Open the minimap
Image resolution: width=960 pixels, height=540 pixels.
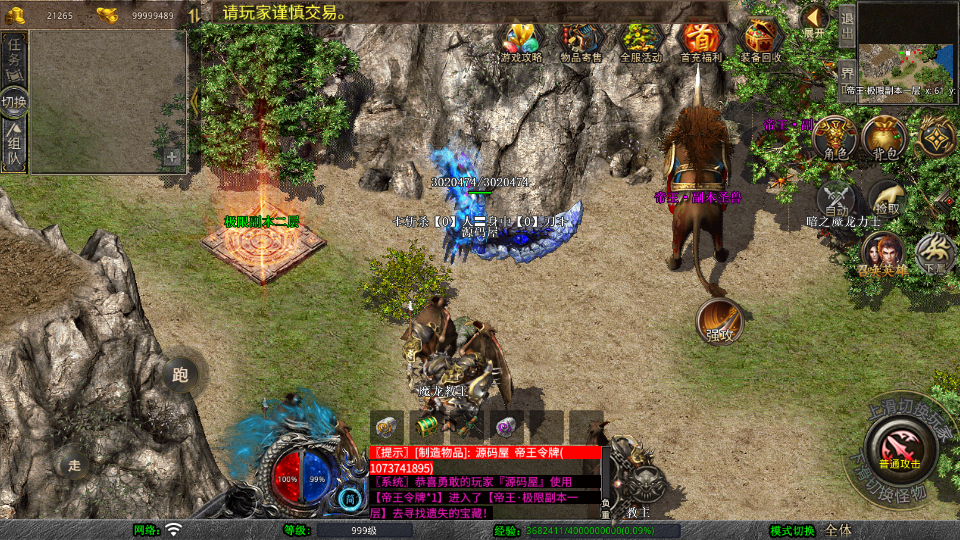(x=907, y=43)
